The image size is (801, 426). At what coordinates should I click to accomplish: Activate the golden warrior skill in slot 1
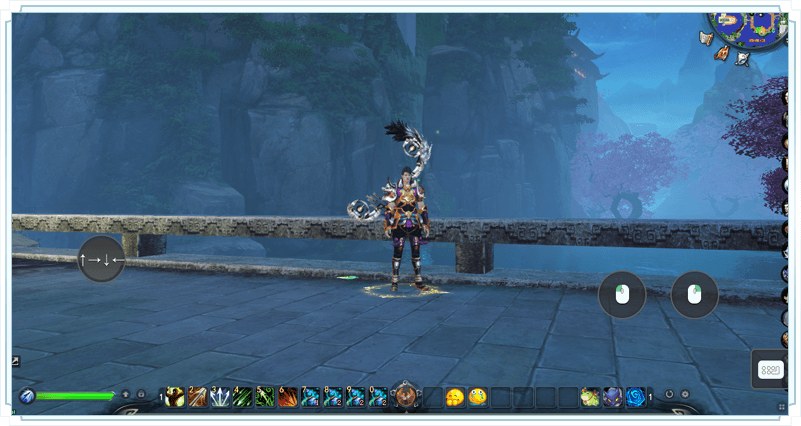pos(175,397)
